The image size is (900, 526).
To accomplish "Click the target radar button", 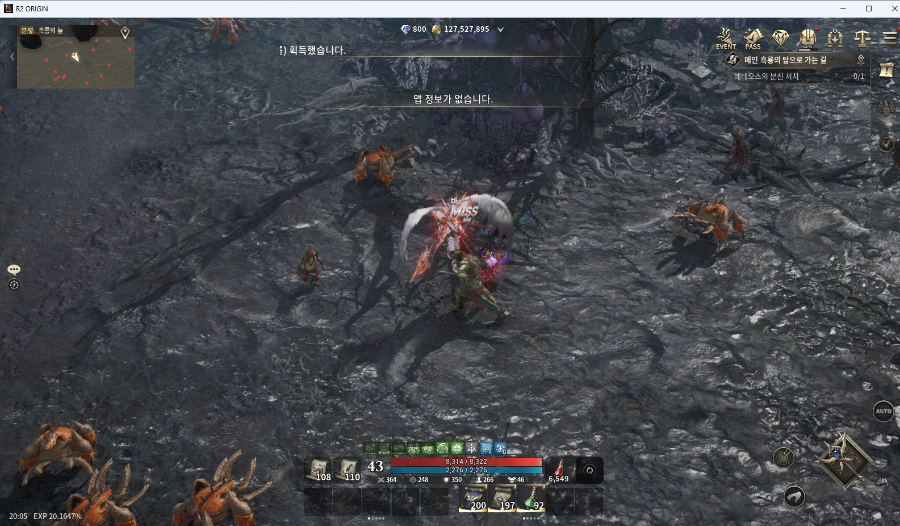I will coord(784,457).
